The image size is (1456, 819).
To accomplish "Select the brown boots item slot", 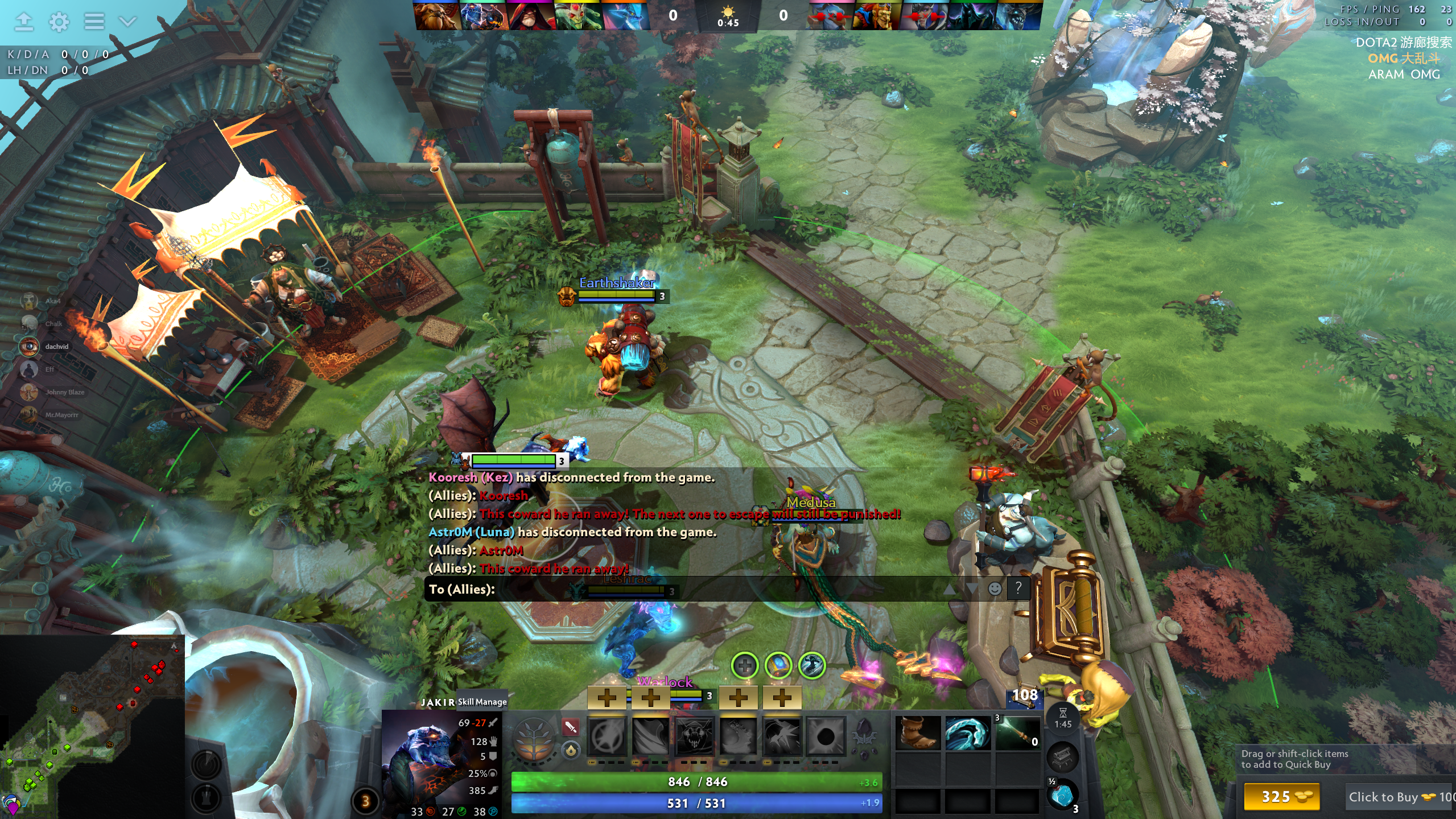I will pyautogui.click(x=917, y=733).
